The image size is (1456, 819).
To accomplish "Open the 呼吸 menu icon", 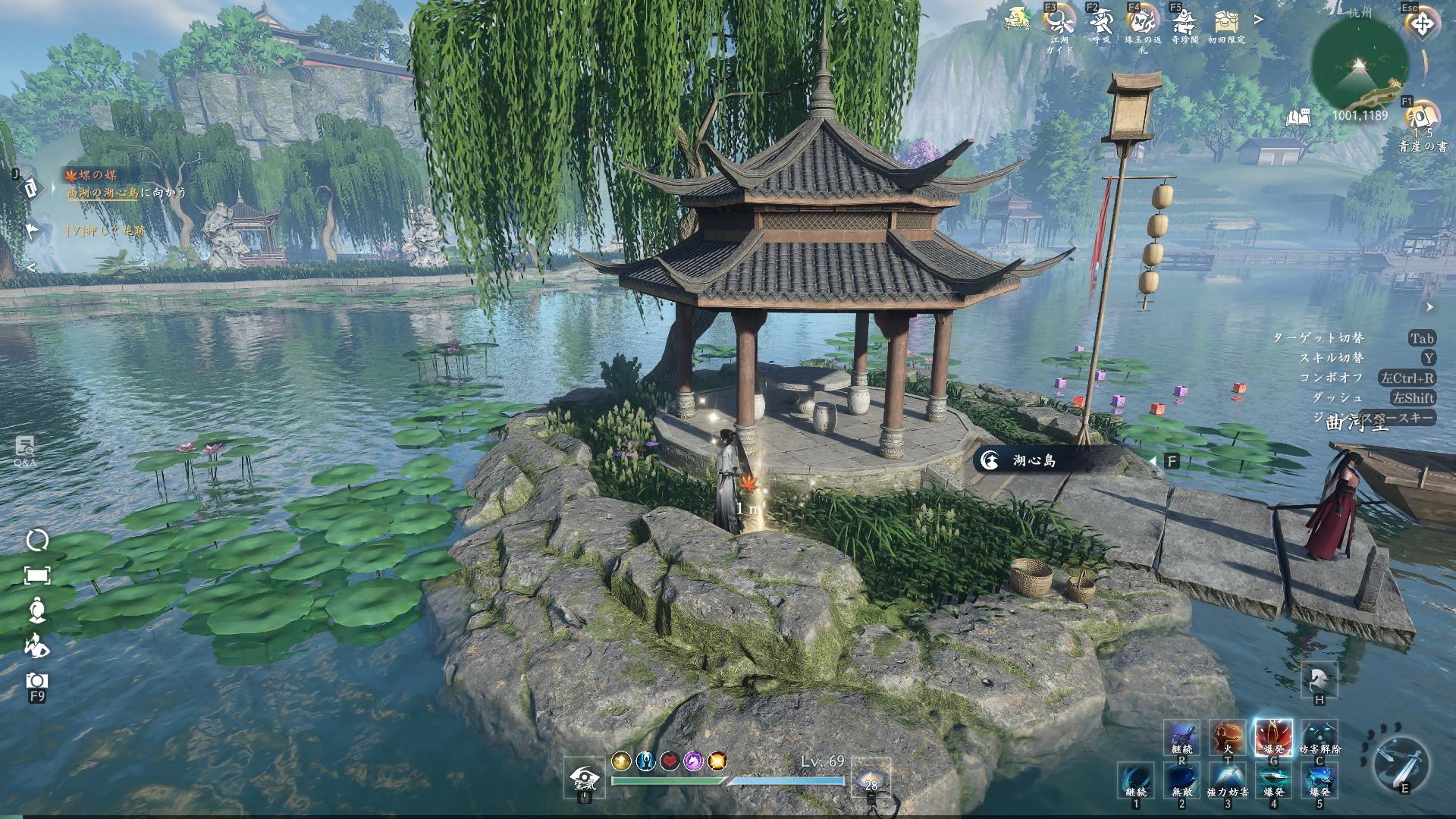I will click(1100, 20).
